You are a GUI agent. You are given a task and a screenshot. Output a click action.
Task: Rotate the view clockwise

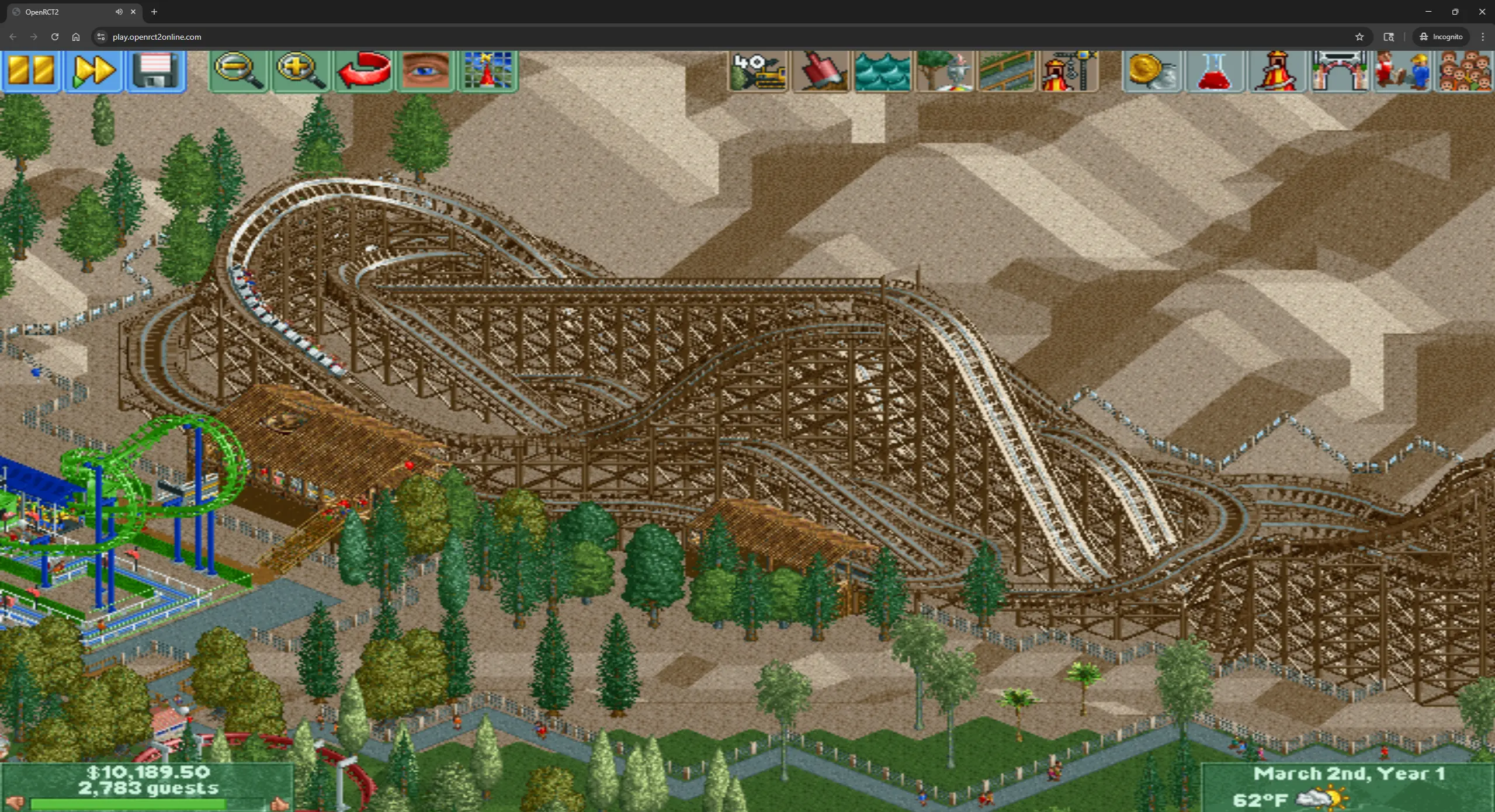point(362,71)
